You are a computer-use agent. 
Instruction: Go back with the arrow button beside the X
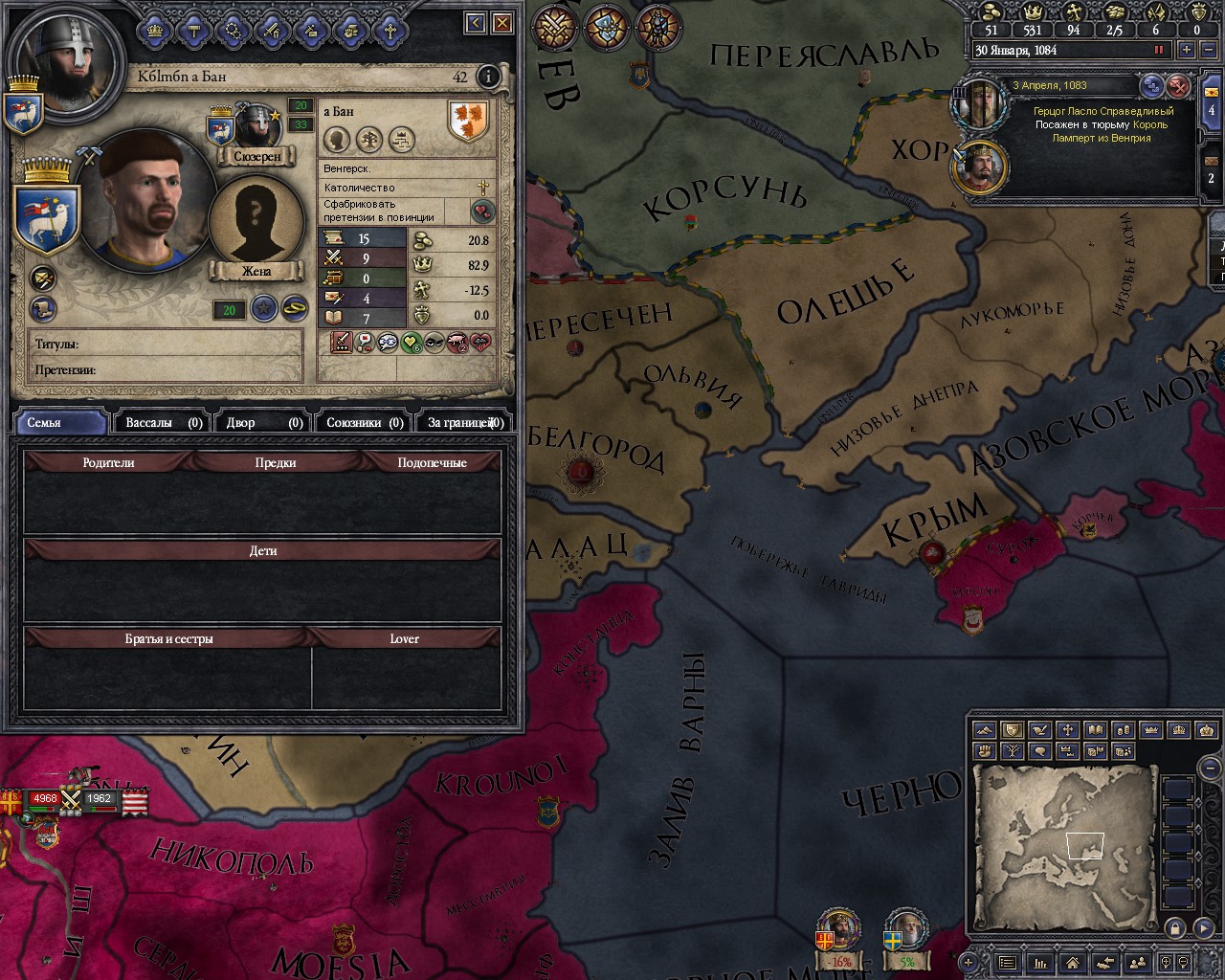[x=476, y=22]
